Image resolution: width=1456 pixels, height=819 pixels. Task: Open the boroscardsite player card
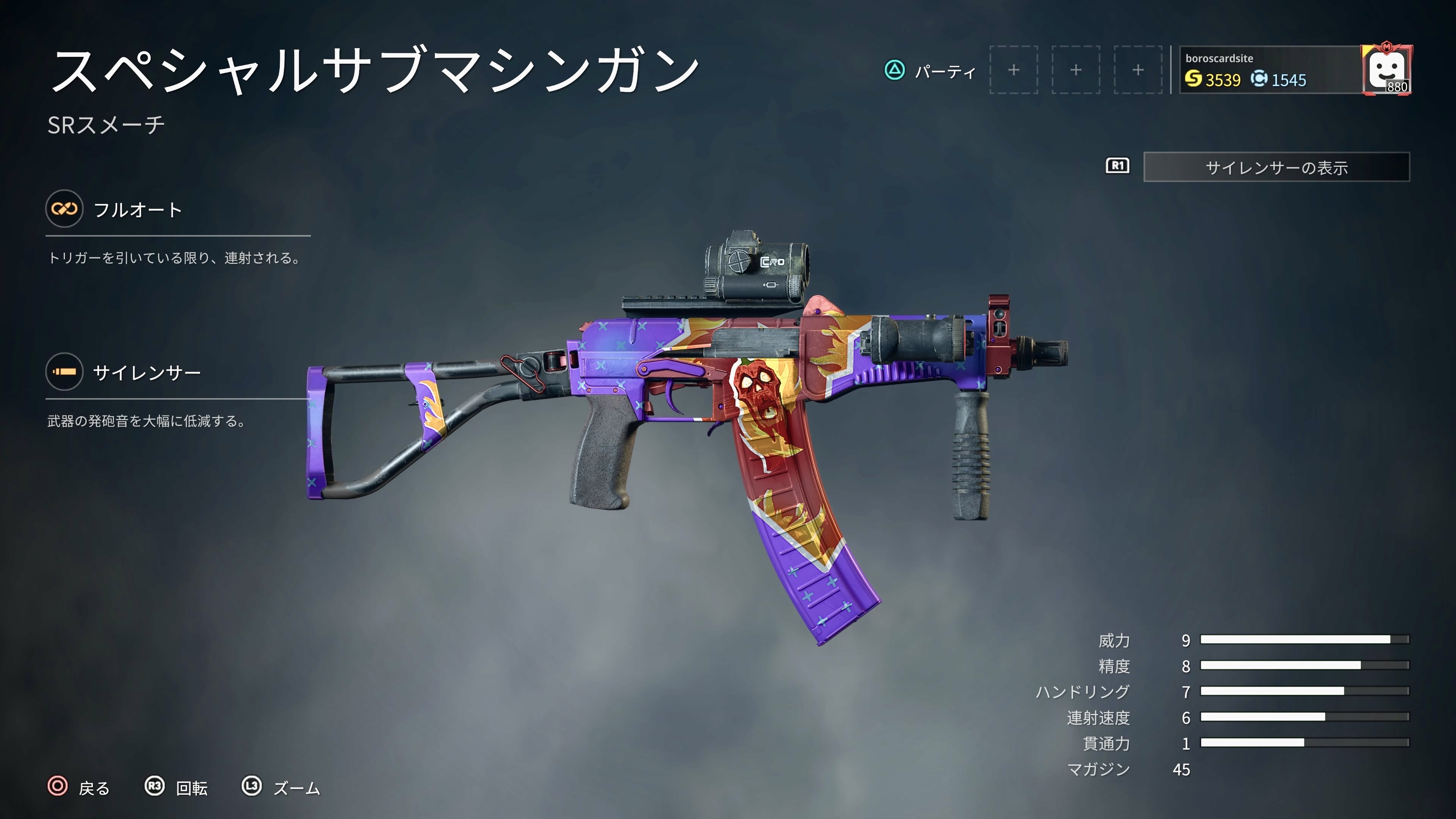coord(1269,70)
